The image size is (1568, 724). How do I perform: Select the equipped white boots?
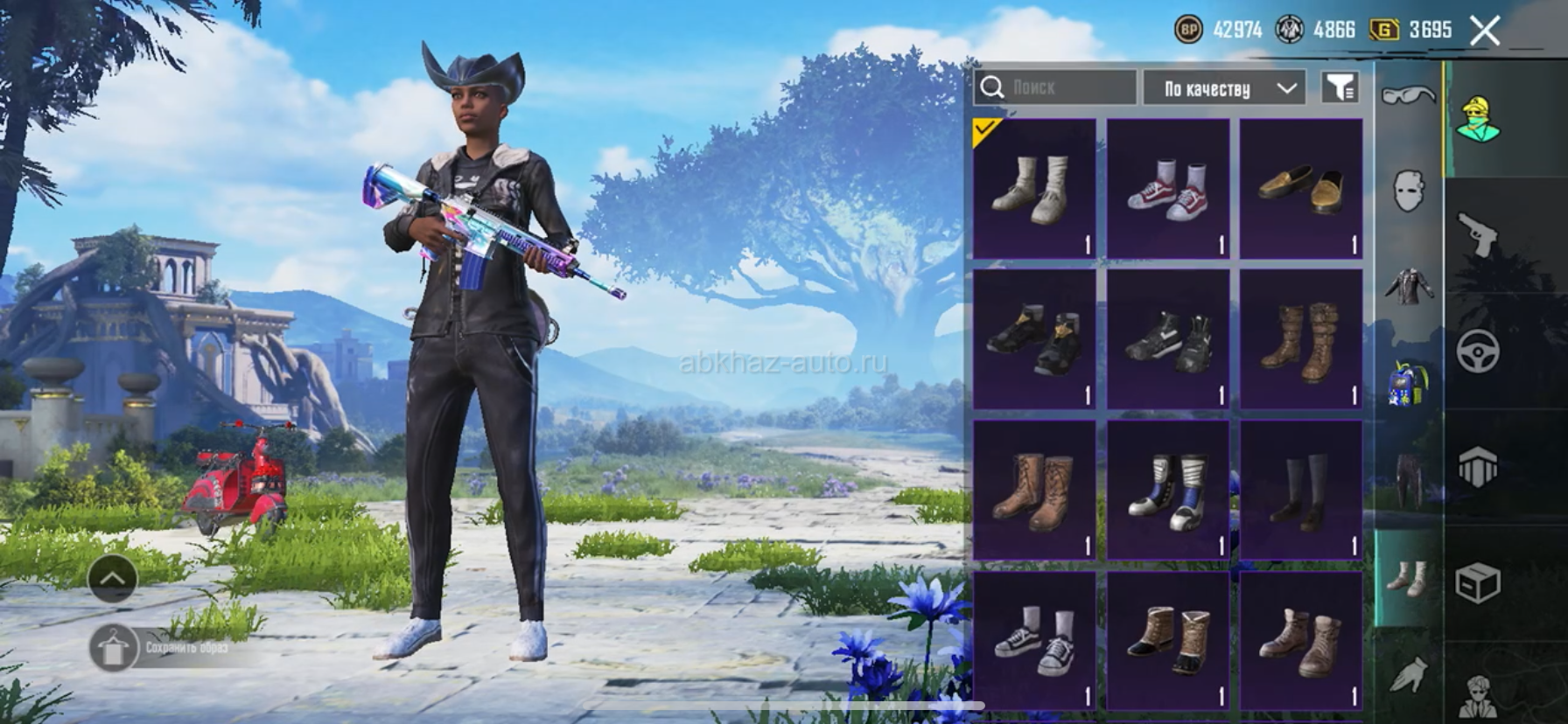tap(1034, 190)
